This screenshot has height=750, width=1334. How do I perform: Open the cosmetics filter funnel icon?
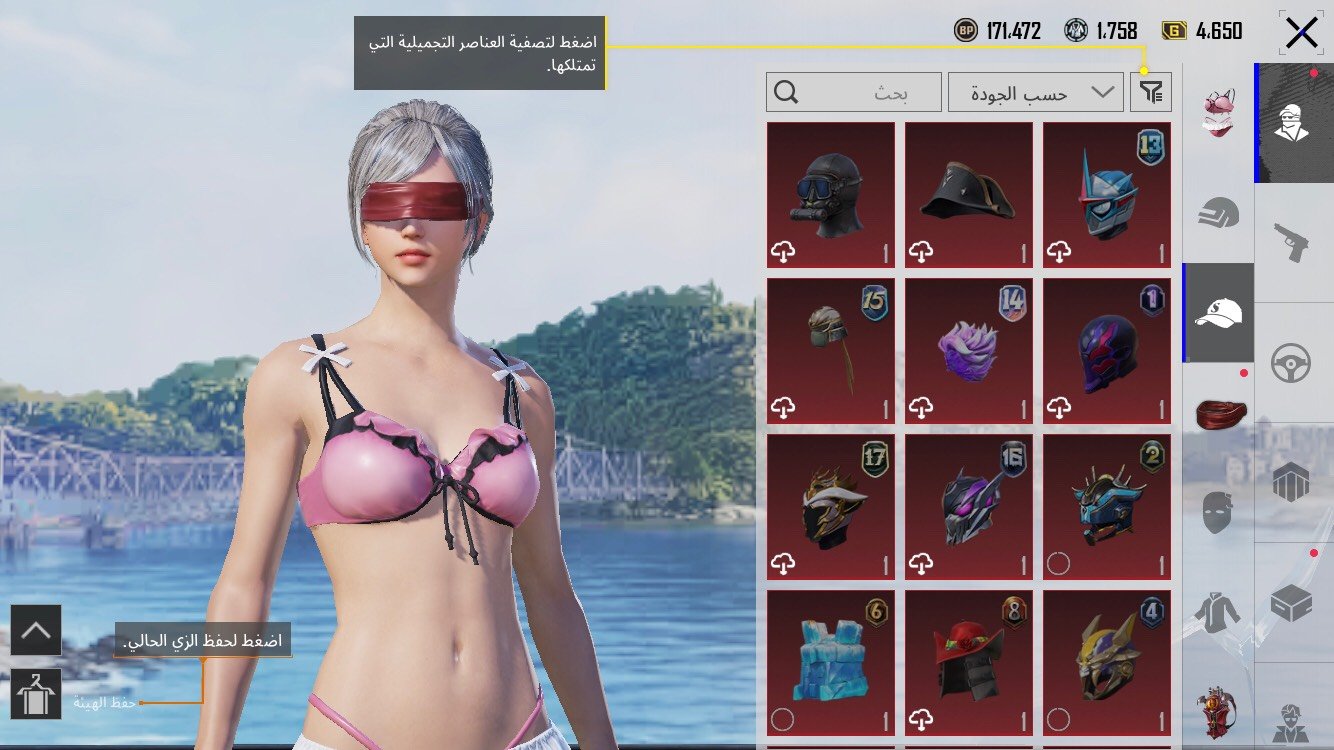coord(1152,92)
